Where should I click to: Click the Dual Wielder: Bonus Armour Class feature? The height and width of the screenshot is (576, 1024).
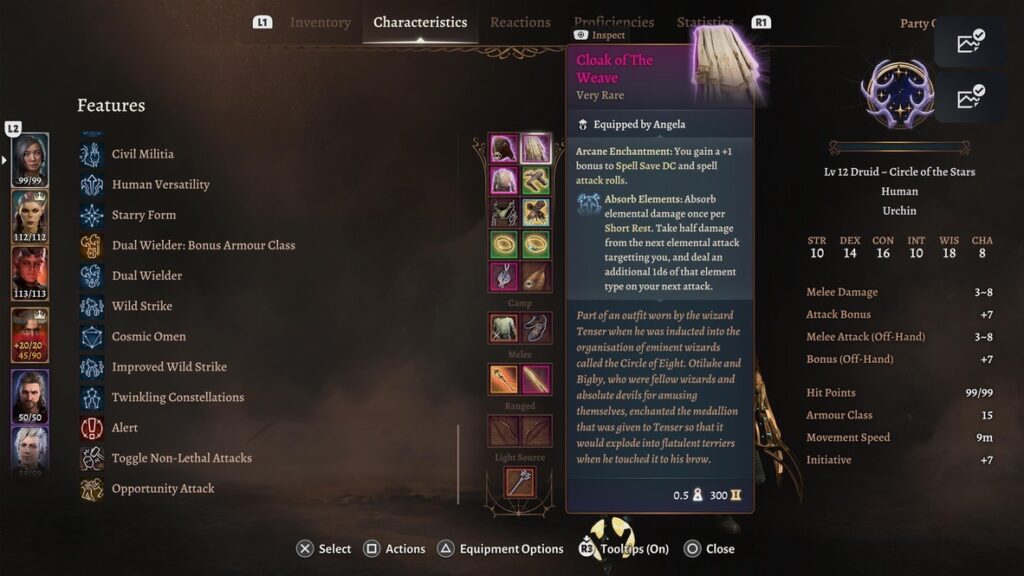[203, 245]
